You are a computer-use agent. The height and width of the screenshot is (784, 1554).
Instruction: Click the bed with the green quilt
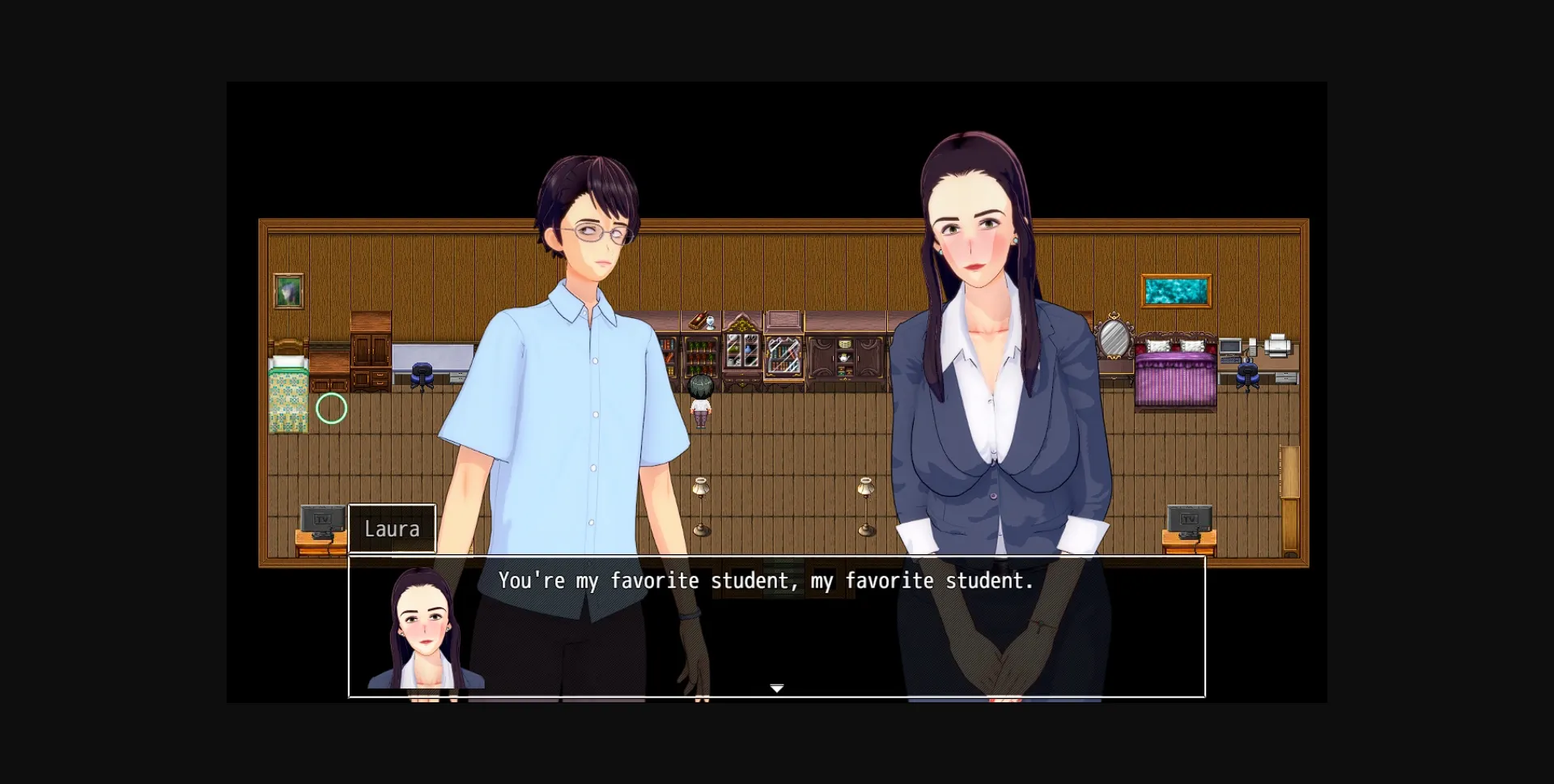(287, 396)
